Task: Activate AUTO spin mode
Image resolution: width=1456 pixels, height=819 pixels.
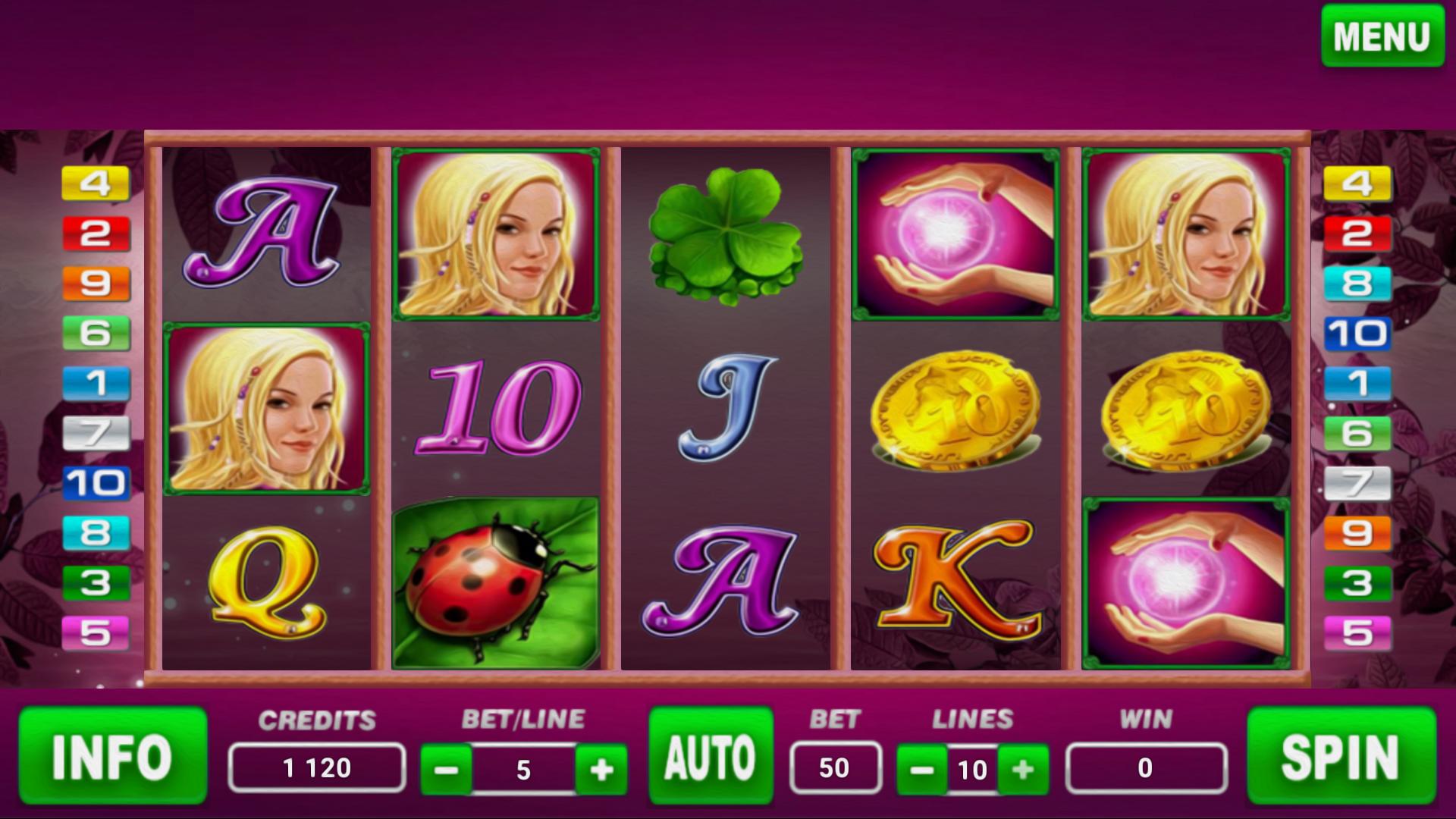Action: [x=708, y=757]
